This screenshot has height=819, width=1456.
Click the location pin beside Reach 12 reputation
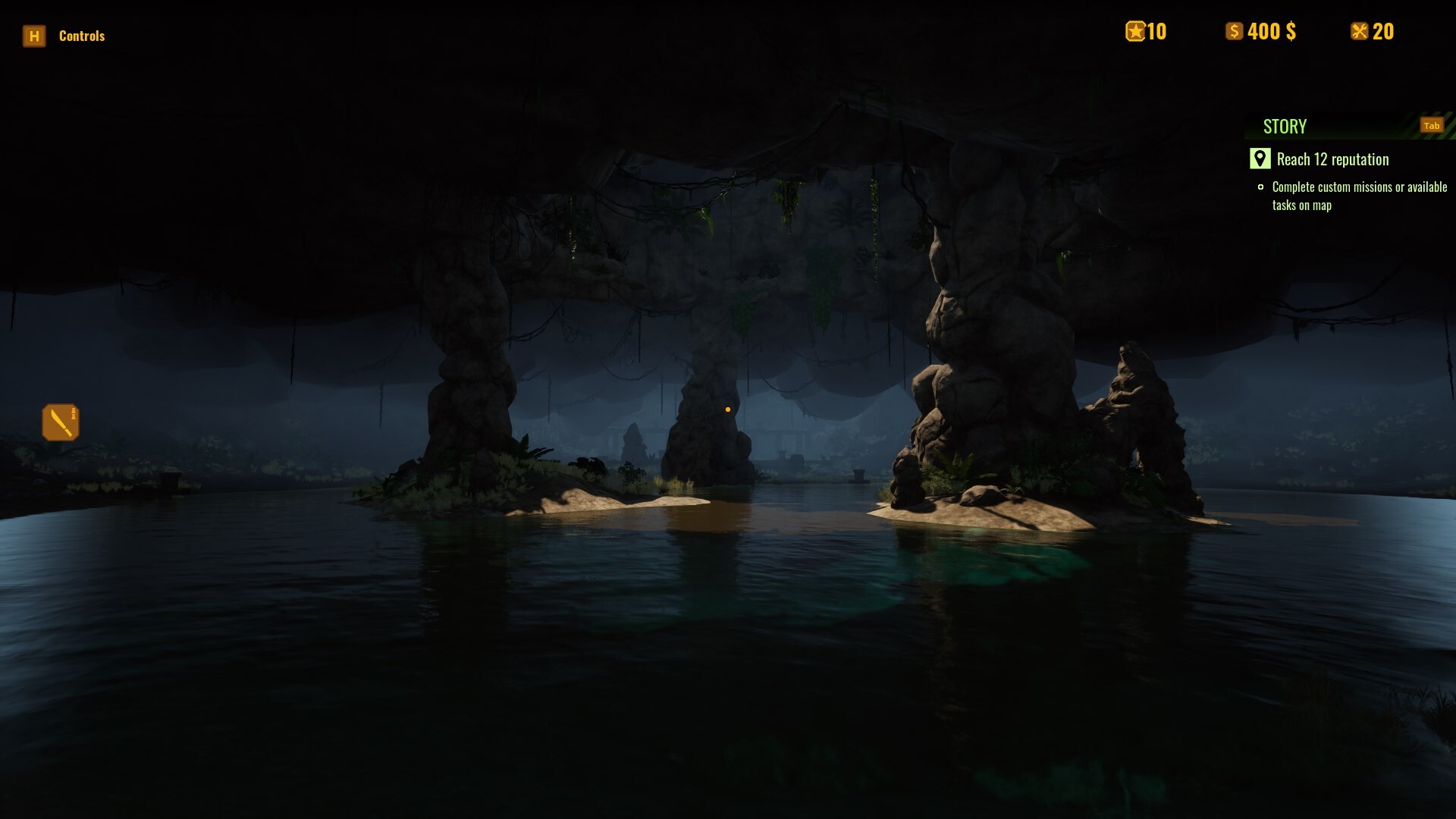pyautogui.click(x=1259, y=159)
